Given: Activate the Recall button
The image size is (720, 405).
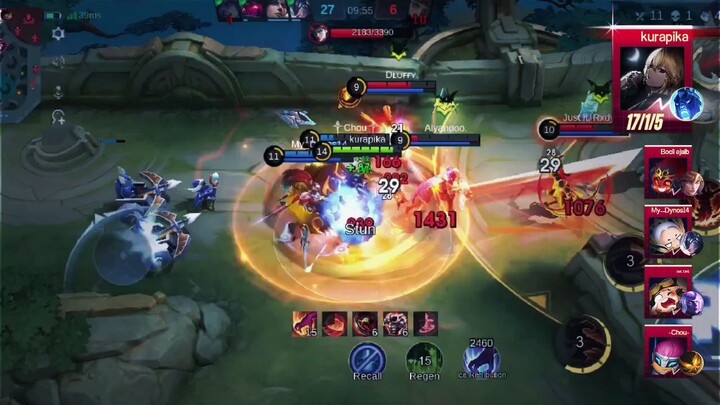Looking at the screenshot, I should click(367, 358).
